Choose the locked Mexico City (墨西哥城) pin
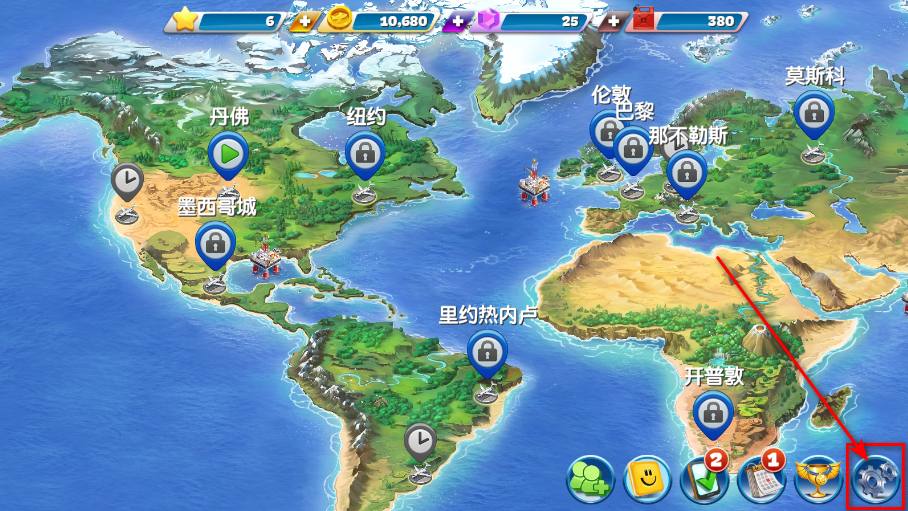908x511 pixels. pyautogui.click(x=215, y=243)
